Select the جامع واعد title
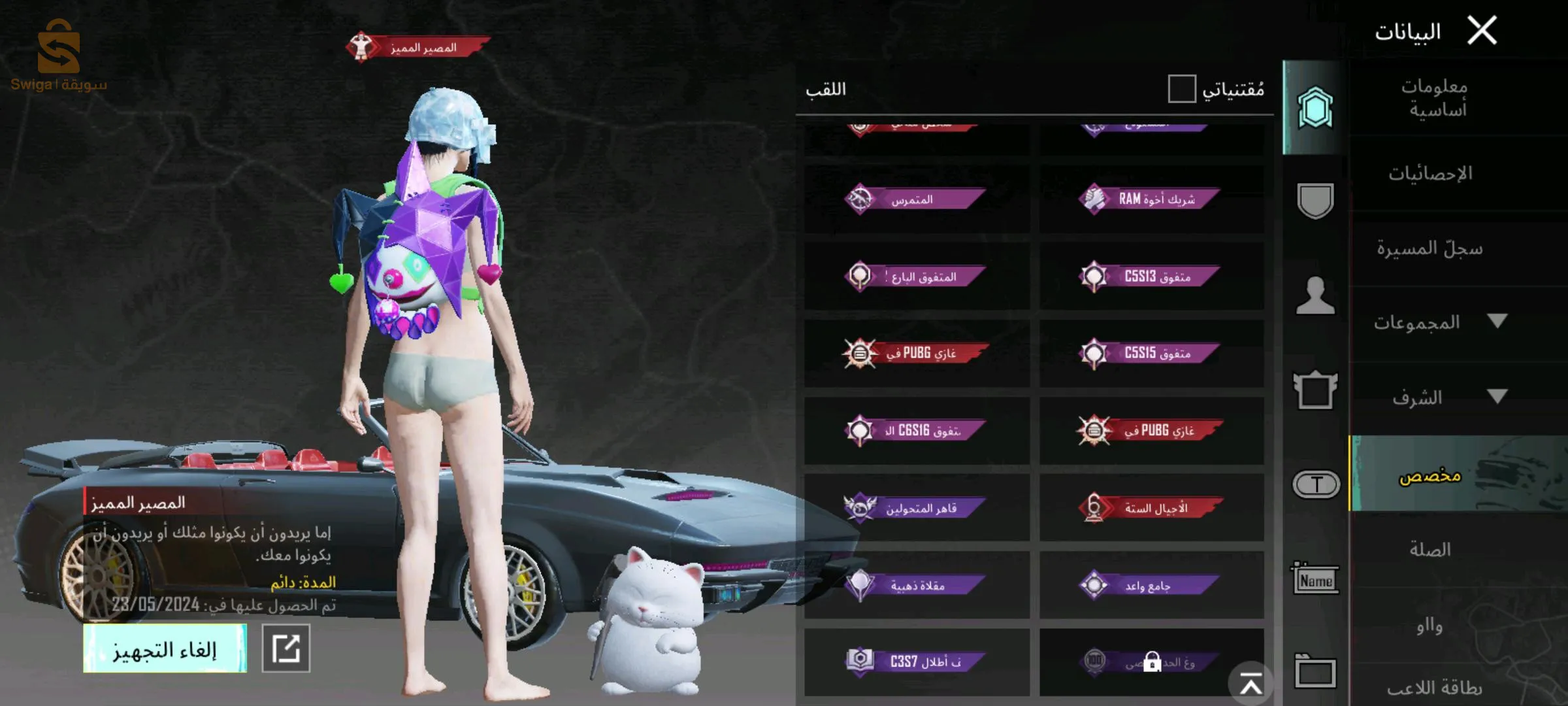This screenshot has height=706, width=1568. click(1151, 585)
